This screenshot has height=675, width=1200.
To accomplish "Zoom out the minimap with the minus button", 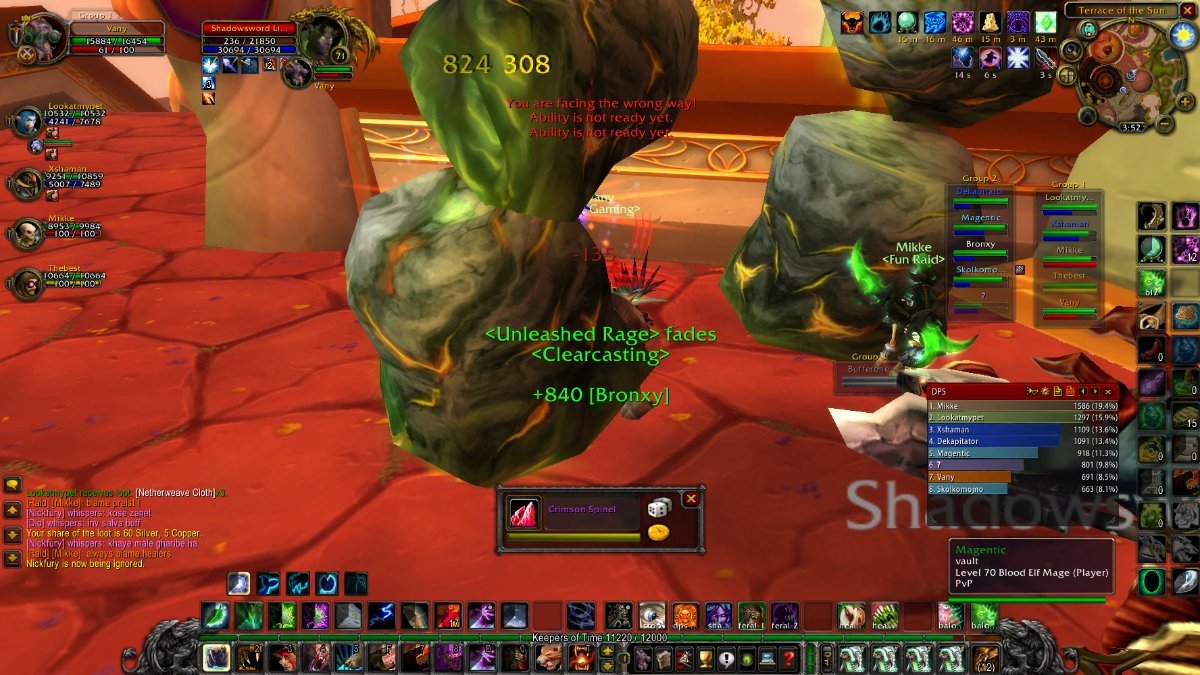I will coord(1165,125).
